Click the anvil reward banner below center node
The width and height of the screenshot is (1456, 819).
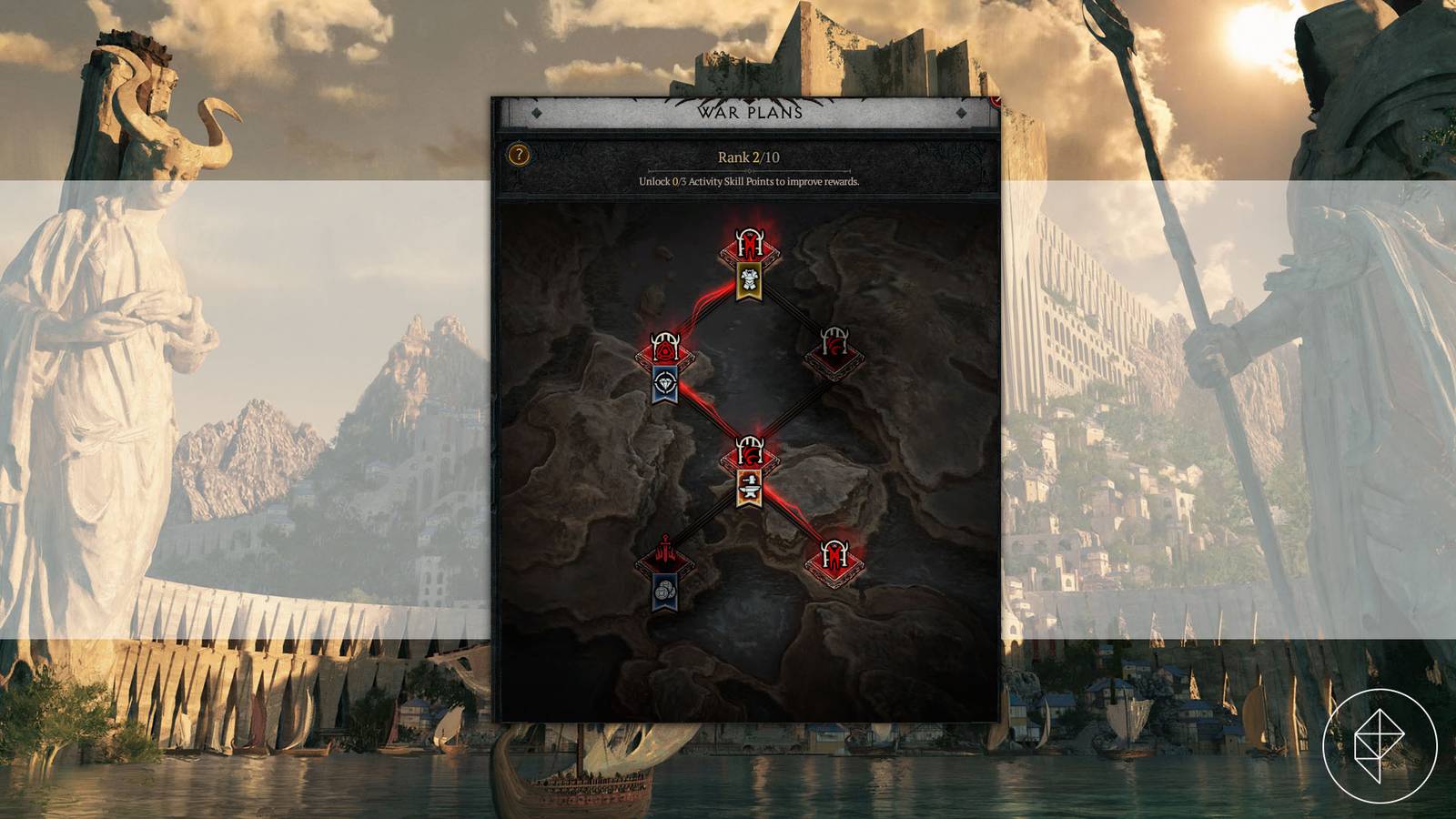pyautogui.click(x=751, y=487)
